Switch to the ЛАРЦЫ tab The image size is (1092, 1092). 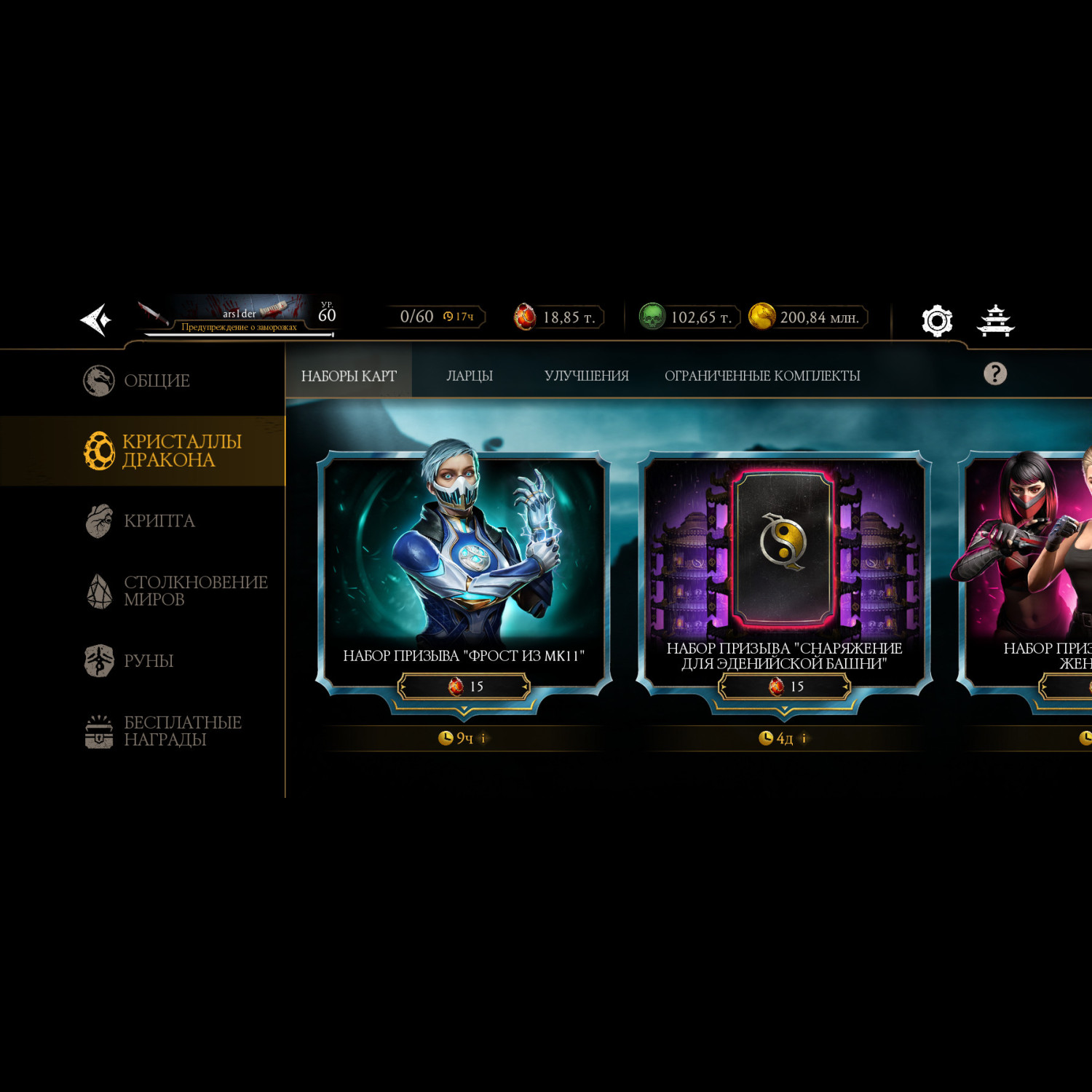(x=470, y=376)
